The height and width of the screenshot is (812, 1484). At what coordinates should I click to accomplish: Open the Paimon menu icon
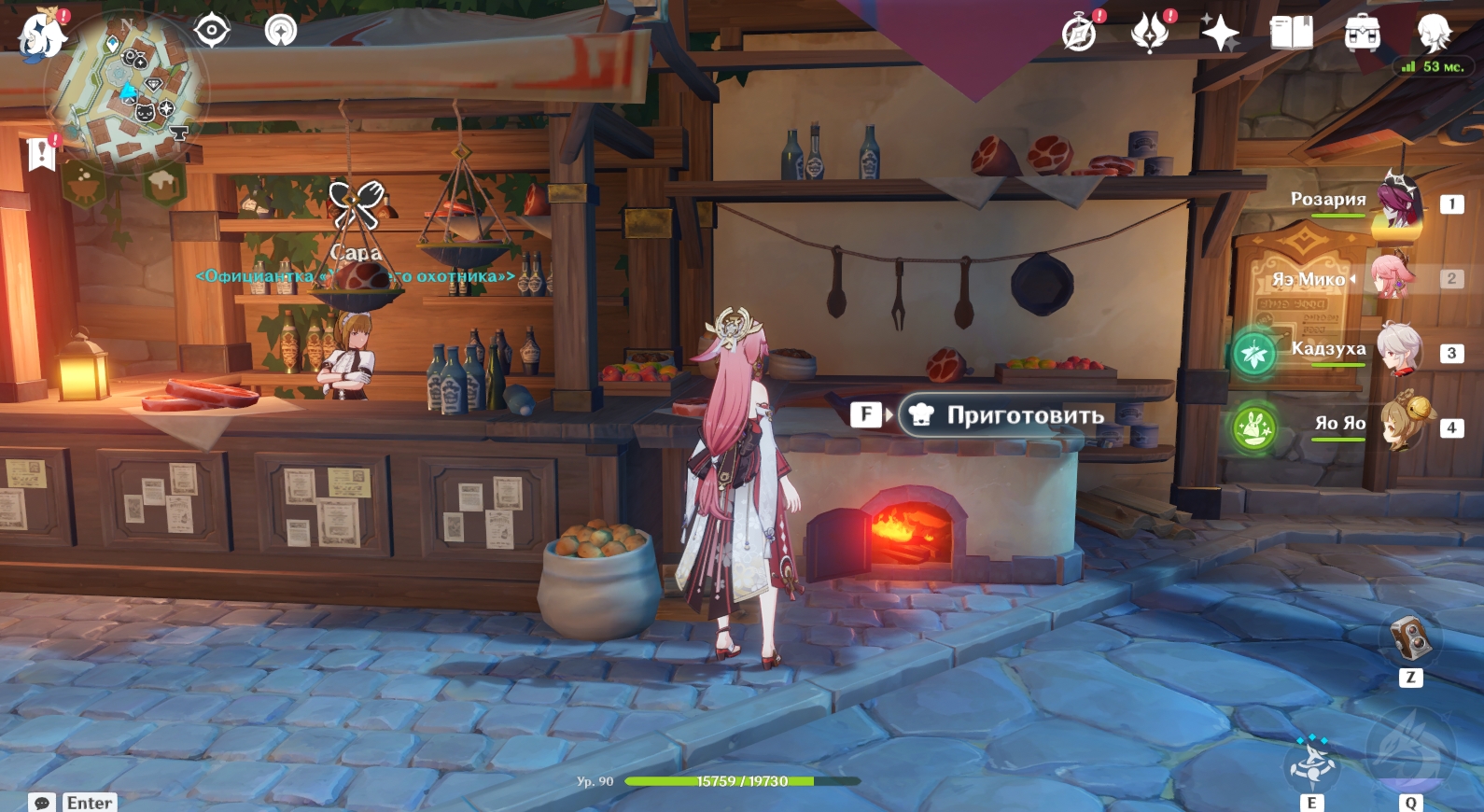(x=42, y=35)
